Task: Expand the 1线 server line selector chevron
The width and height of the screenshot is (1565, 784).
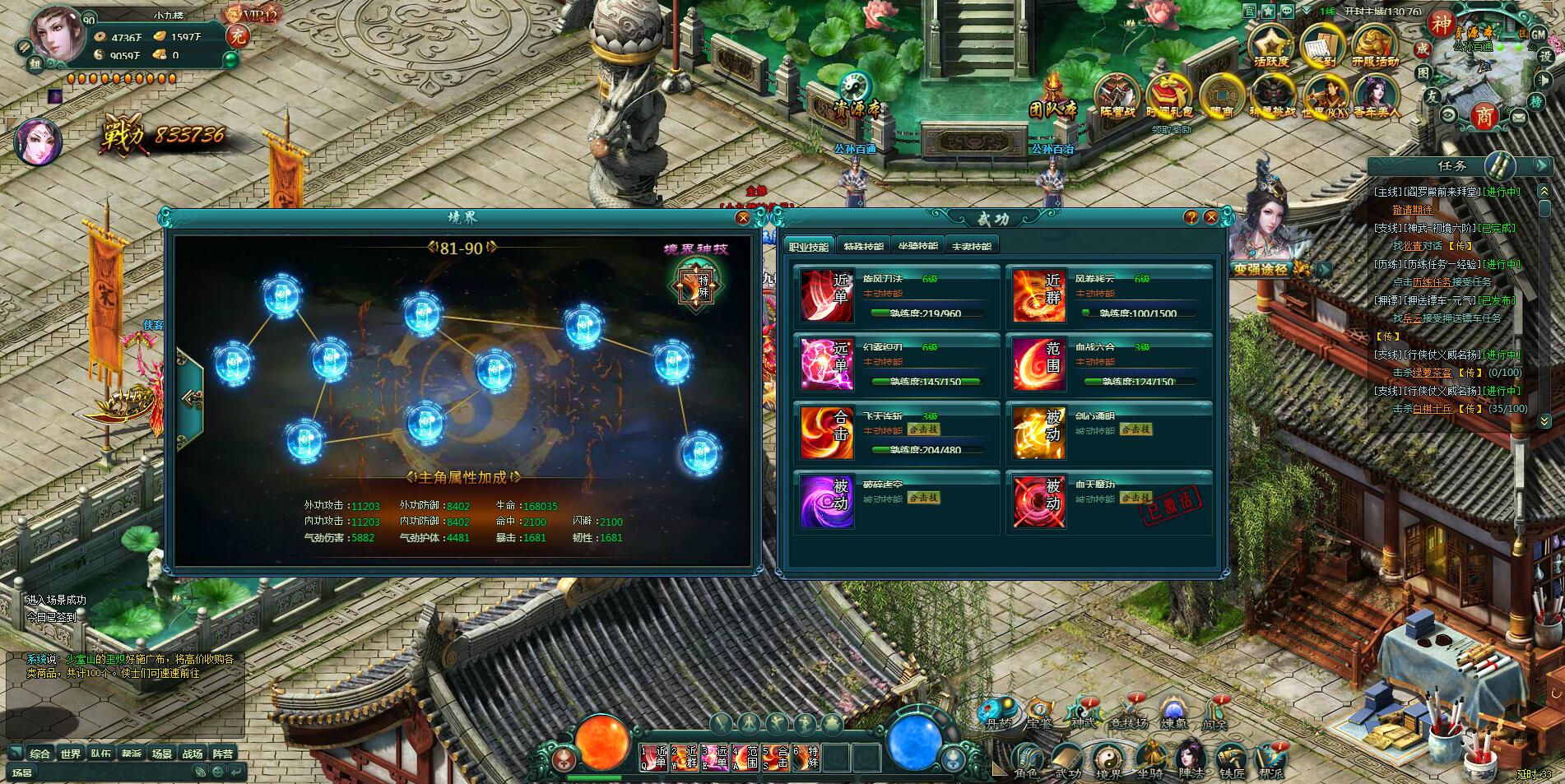Action: (x=1306, y=10)
